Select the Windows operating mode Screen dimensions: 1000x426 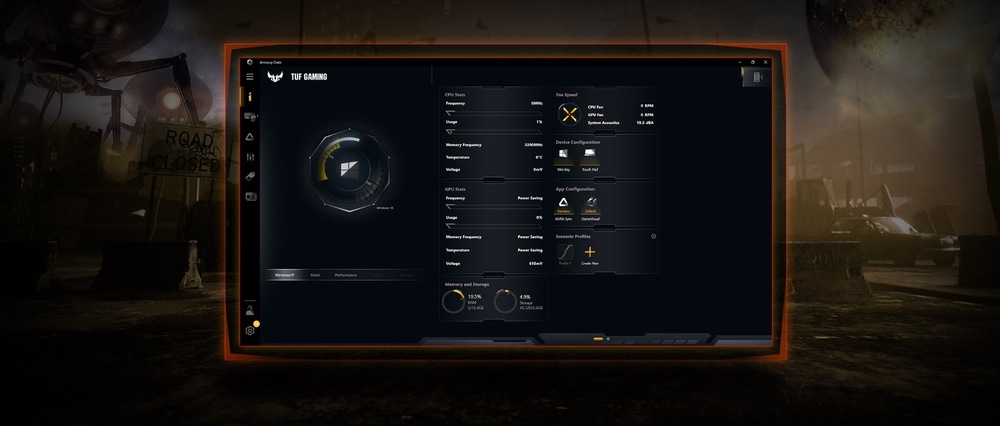pos(285,274)
